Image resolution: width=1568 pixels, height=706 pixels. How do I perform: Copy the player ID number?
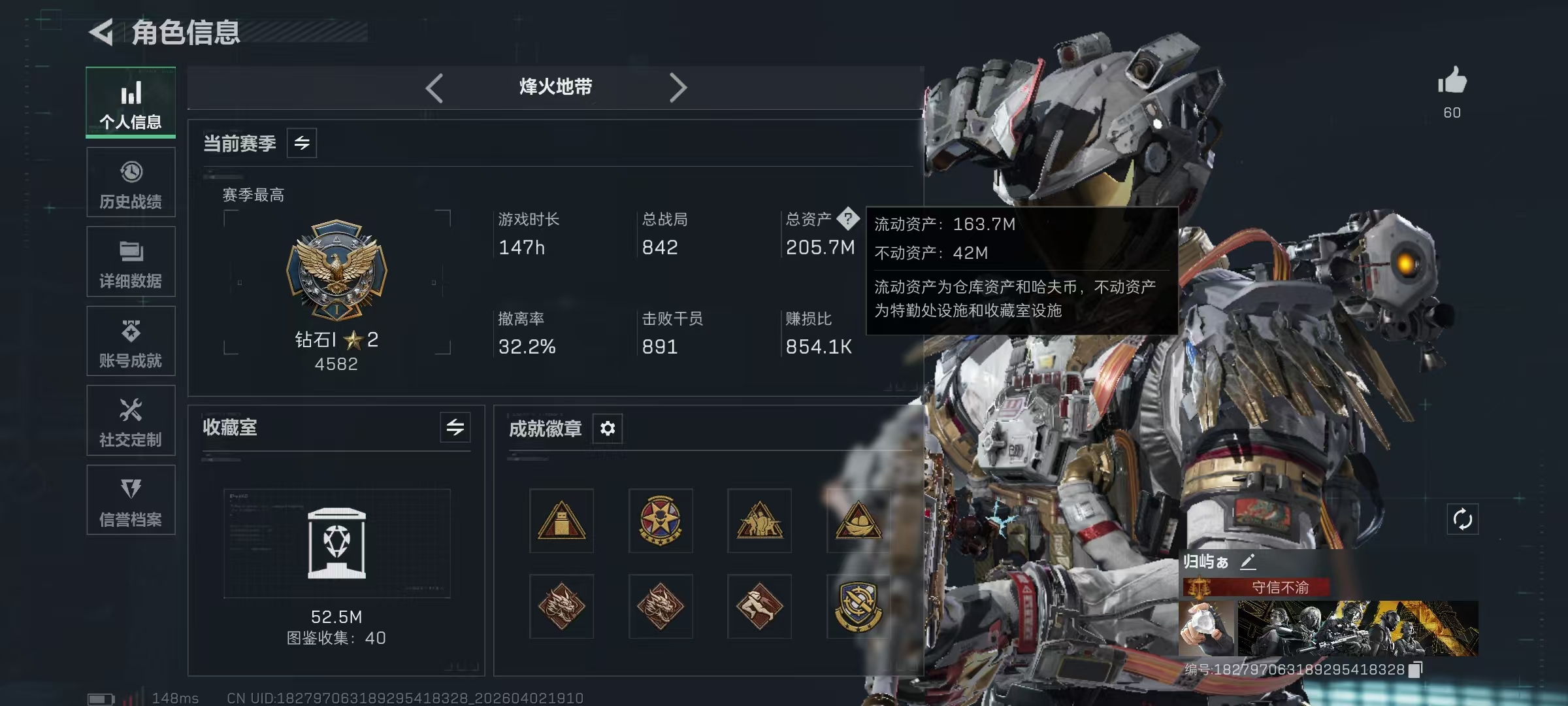[x=1415, y=670]
